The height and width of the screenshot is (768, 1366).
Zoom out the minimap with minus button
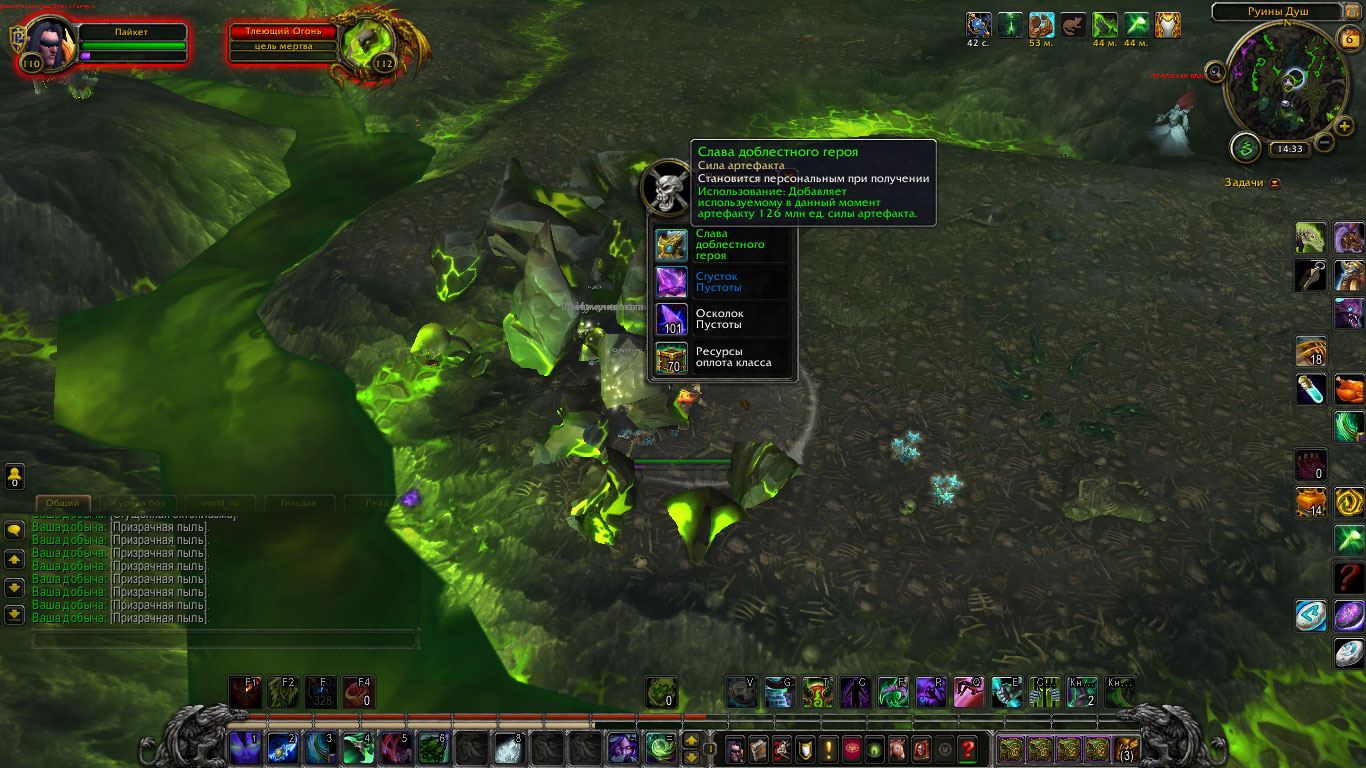(1324, 142)
